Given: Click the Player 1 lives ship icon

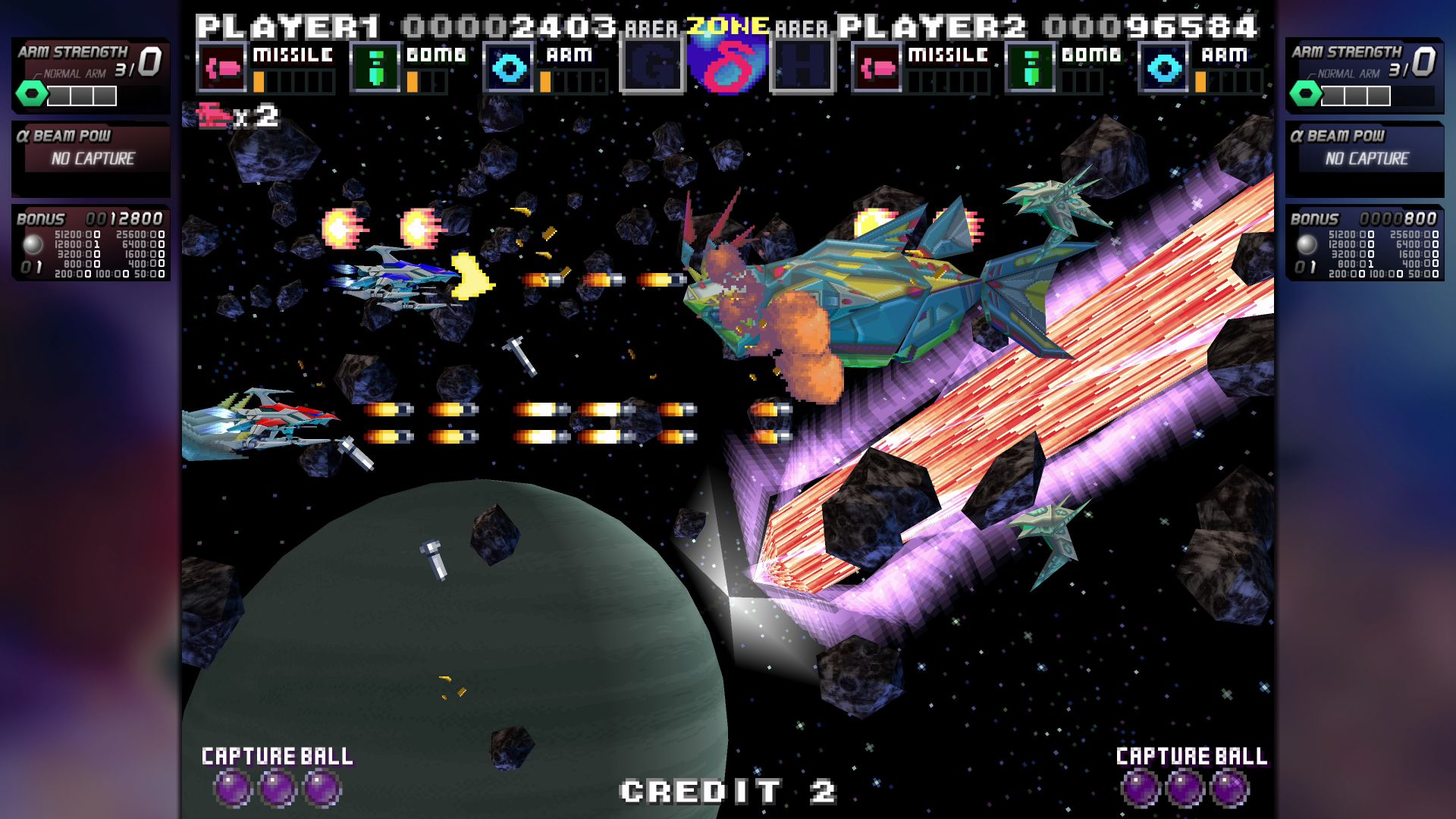Looking at the screenshot, I should [x=214, y=116].
